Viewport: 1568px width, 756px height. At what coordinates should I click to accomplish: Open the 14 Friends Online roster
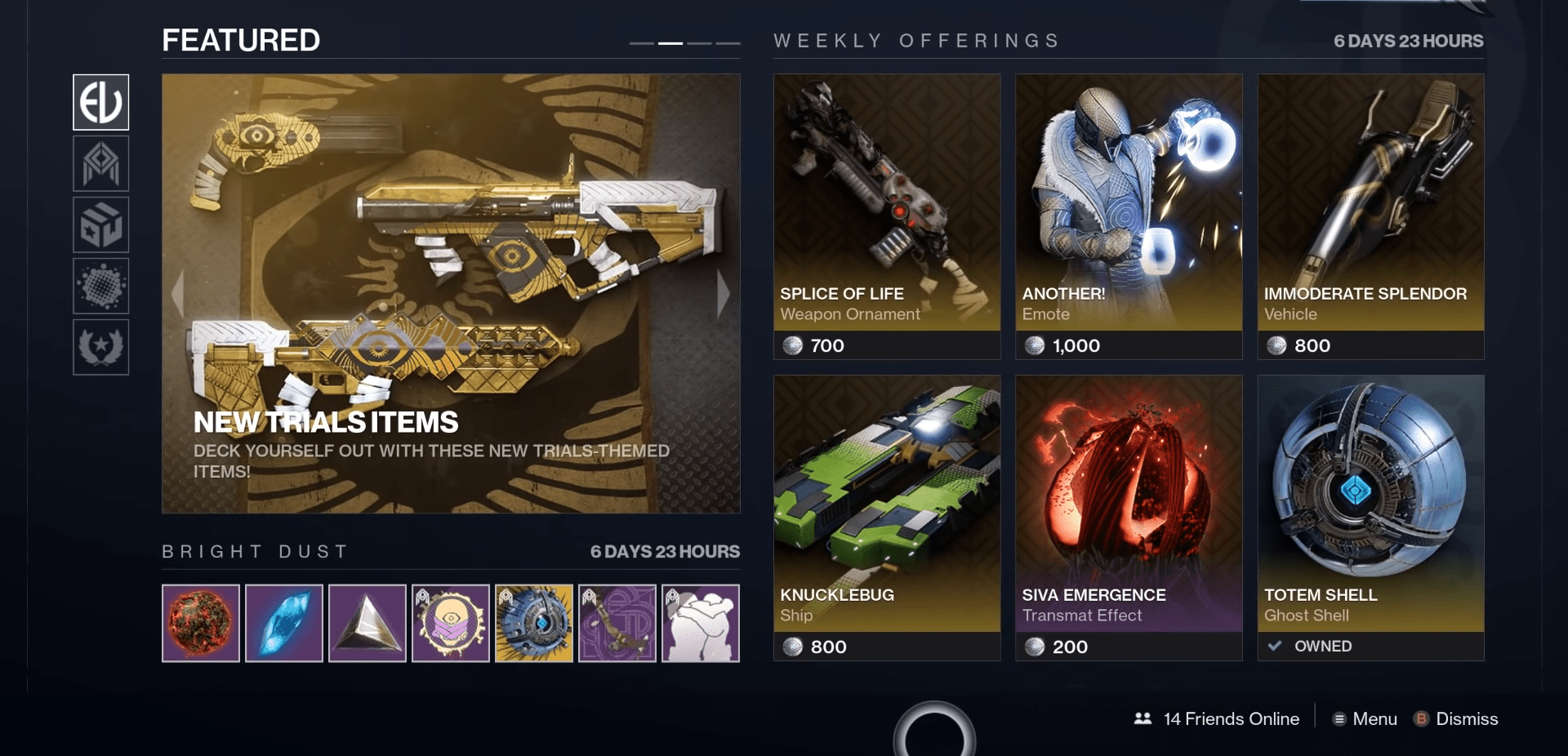(x=1217, y=718)
